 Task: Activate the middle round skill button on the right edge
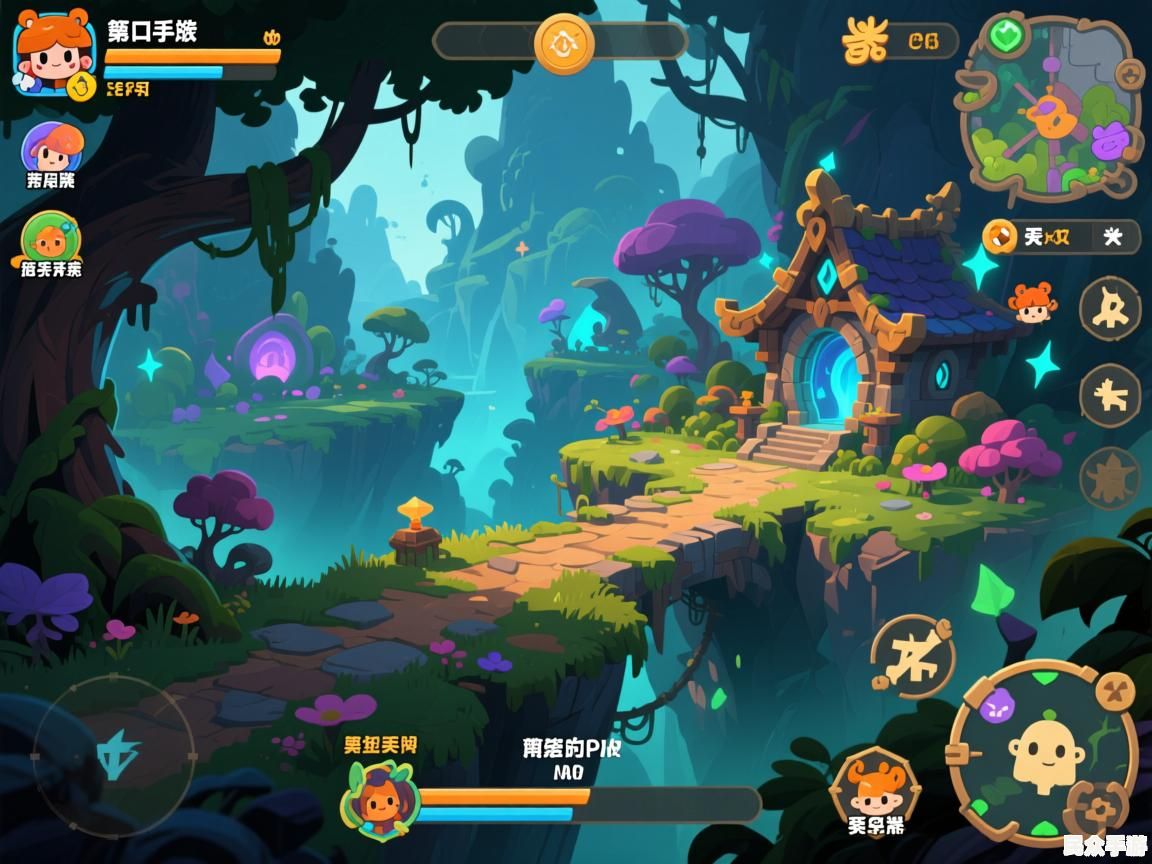pyautogui.click(x=1110, y=395)
